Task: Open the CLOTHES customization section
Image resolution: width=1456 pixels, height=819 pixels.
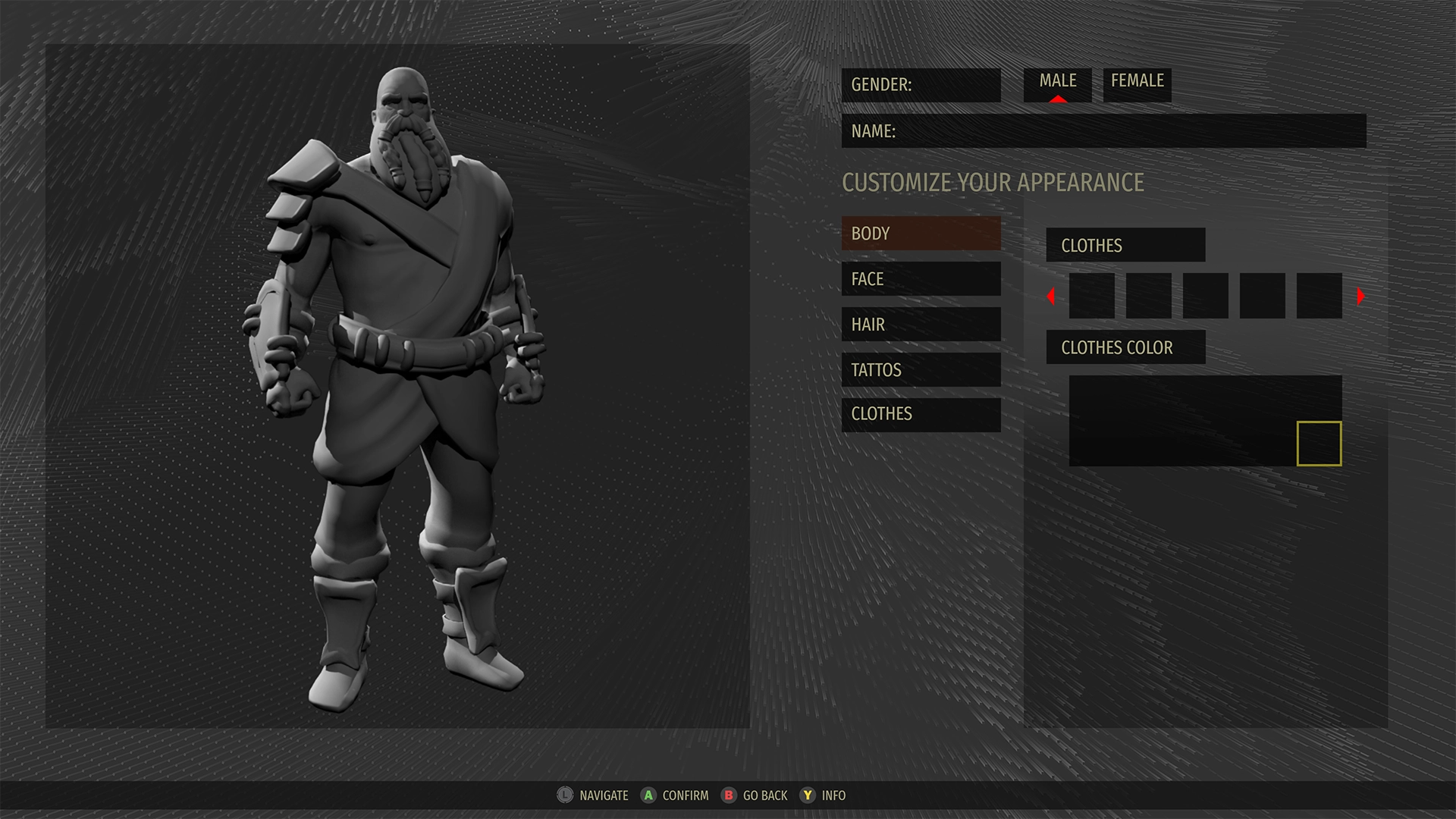Action: [921, 415]
